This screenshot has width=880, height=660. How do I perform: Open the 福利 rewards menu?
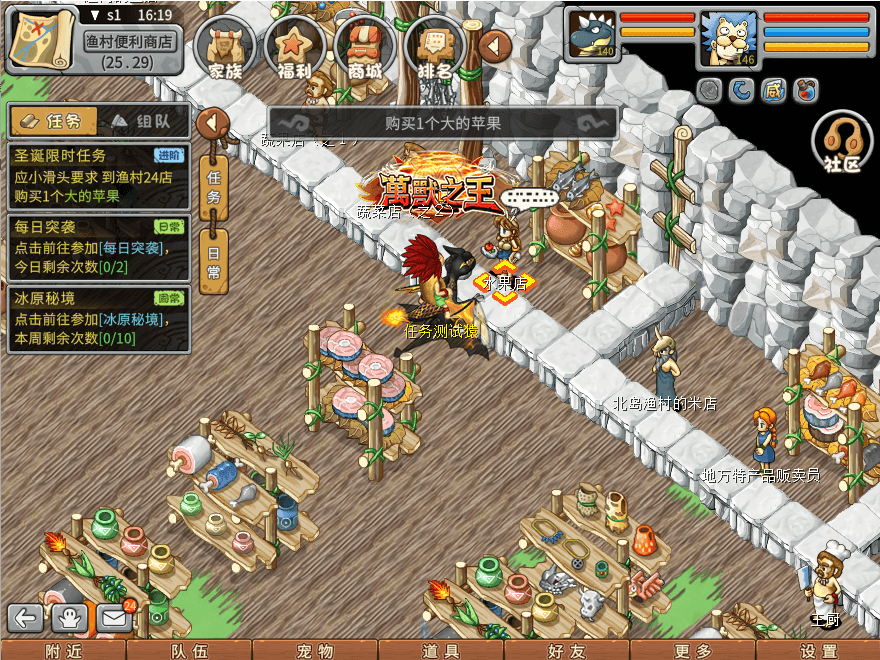294,47
